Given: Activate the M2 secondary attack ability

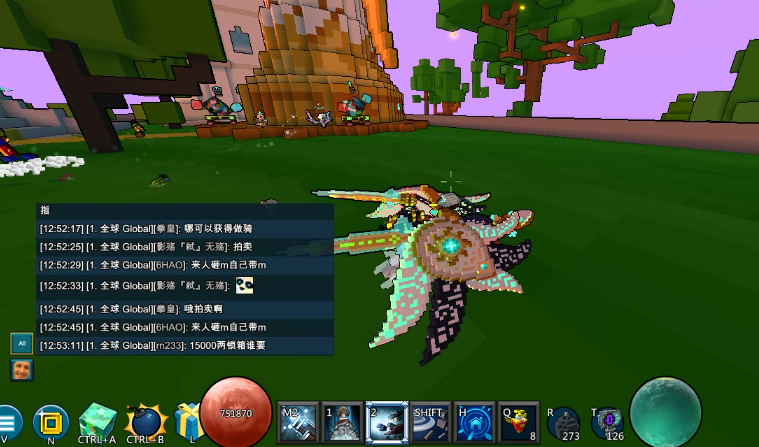Looking at the screenshot, I should pos(298,424).
